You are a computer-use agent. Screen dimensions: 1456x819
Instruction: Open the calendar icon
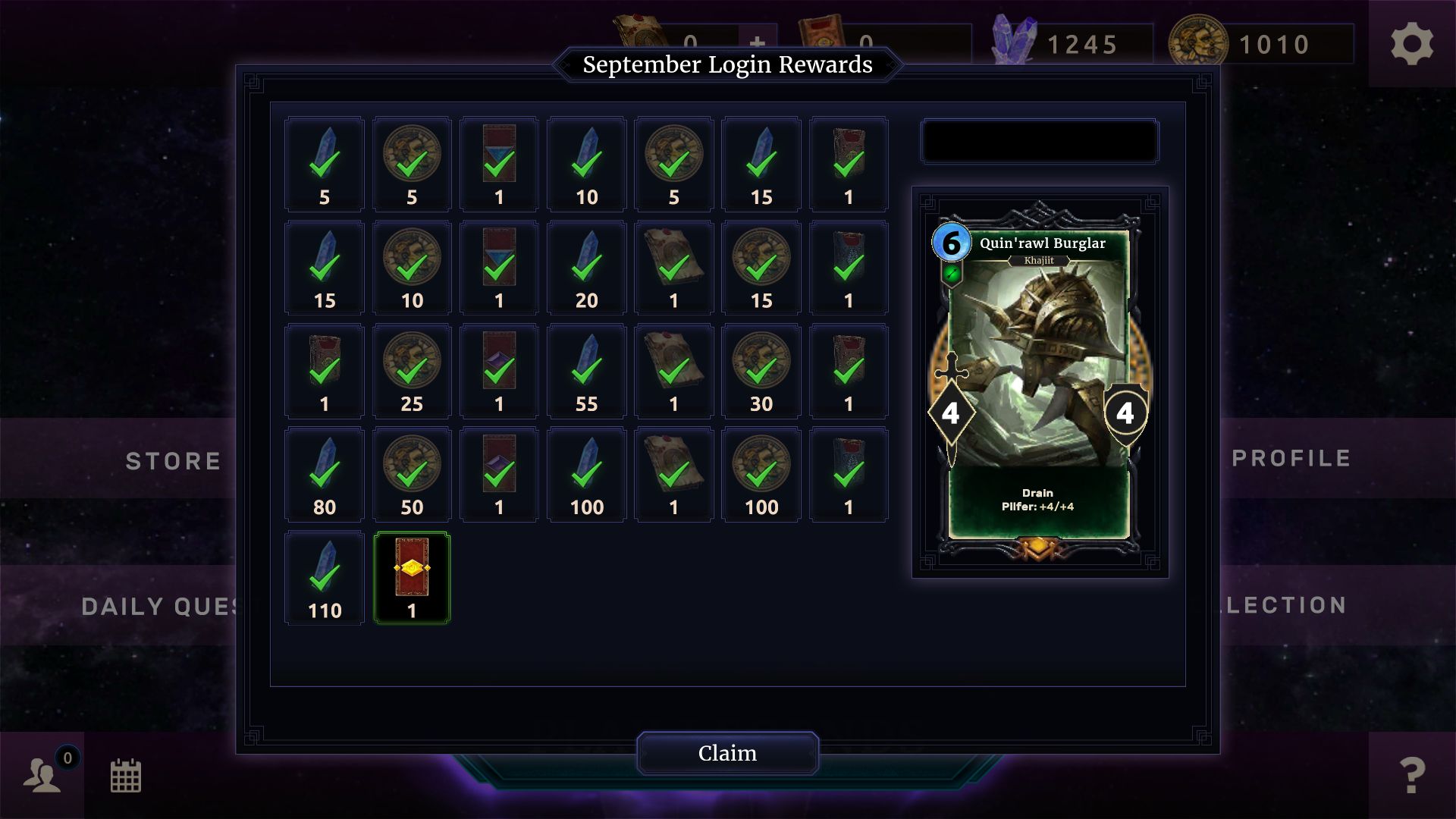pyautogui.click(x=127, y=777)
